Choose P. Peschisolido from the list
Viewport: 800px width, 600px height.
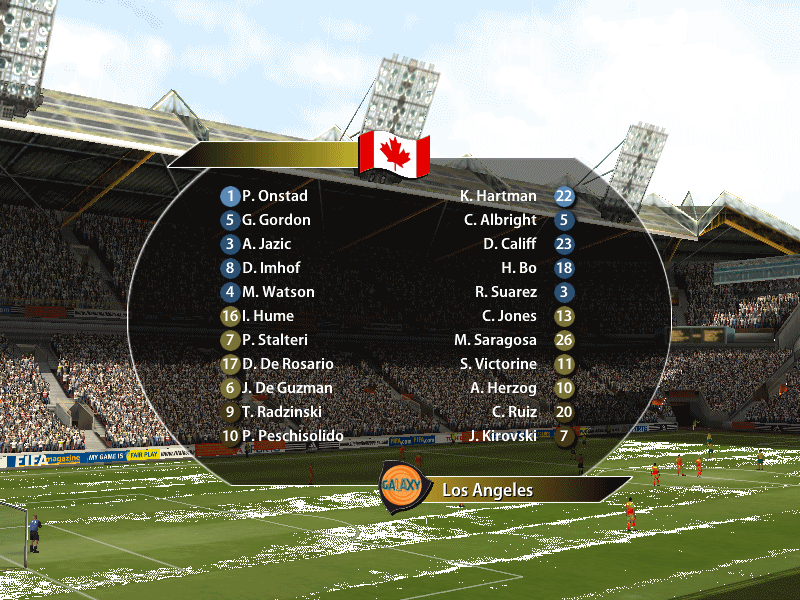(x=292, y=436)
